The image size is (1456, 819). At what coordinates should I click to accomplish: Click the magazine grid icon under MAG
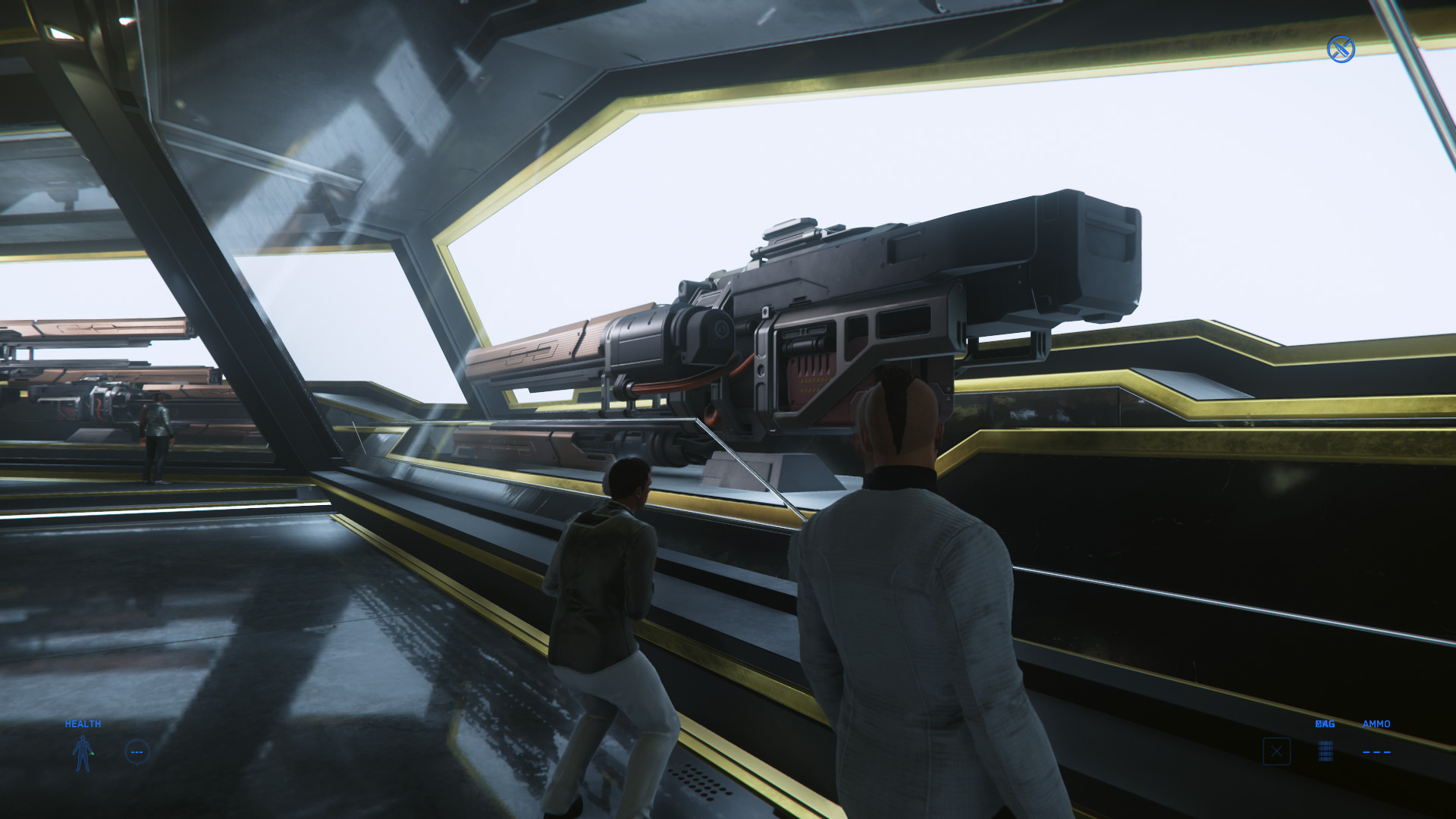point(1325,752)
